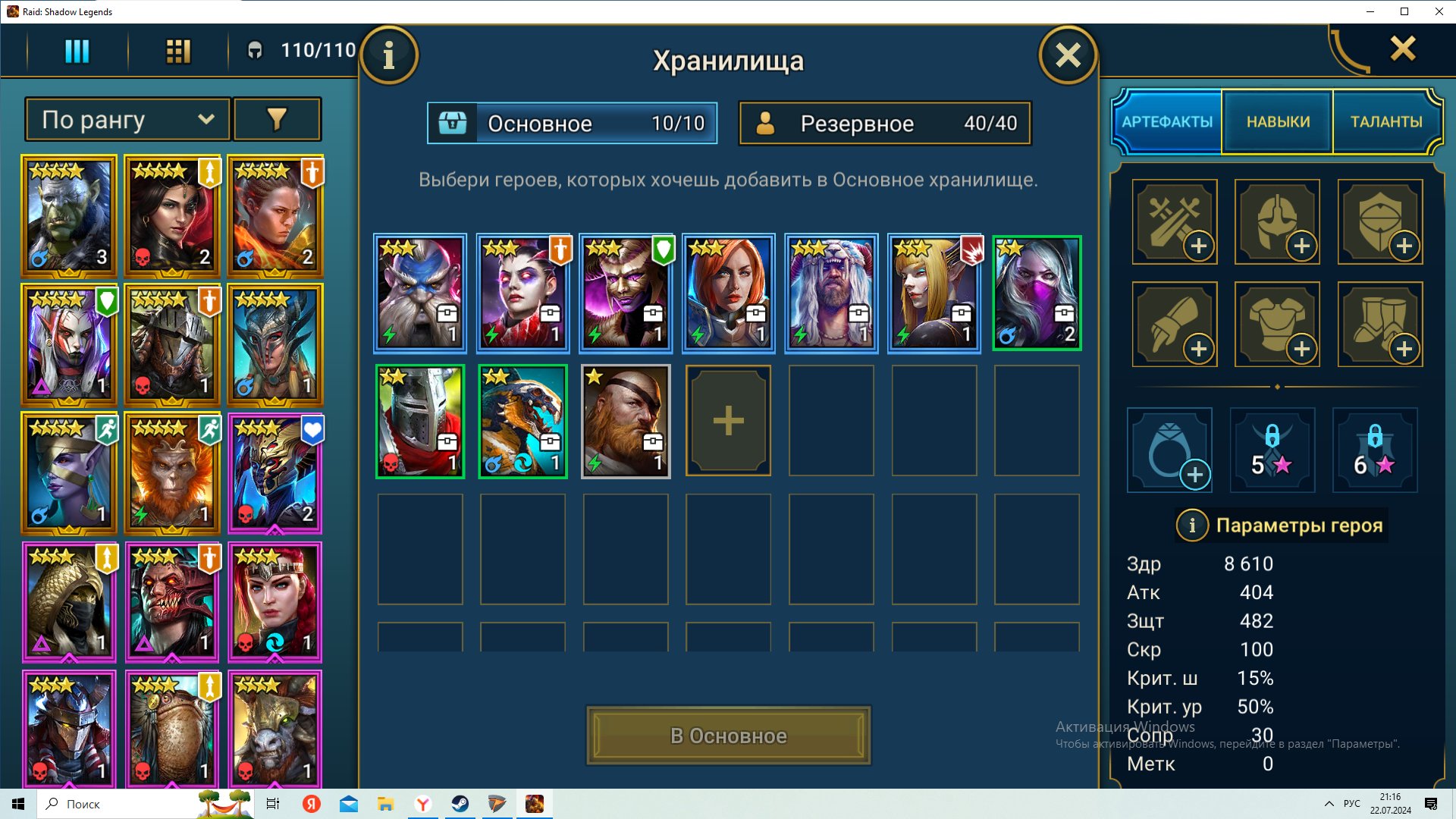Select the helmeted knight hero in storage
Viewport: 1456px width, 819px height.
[x=420, y=422]
